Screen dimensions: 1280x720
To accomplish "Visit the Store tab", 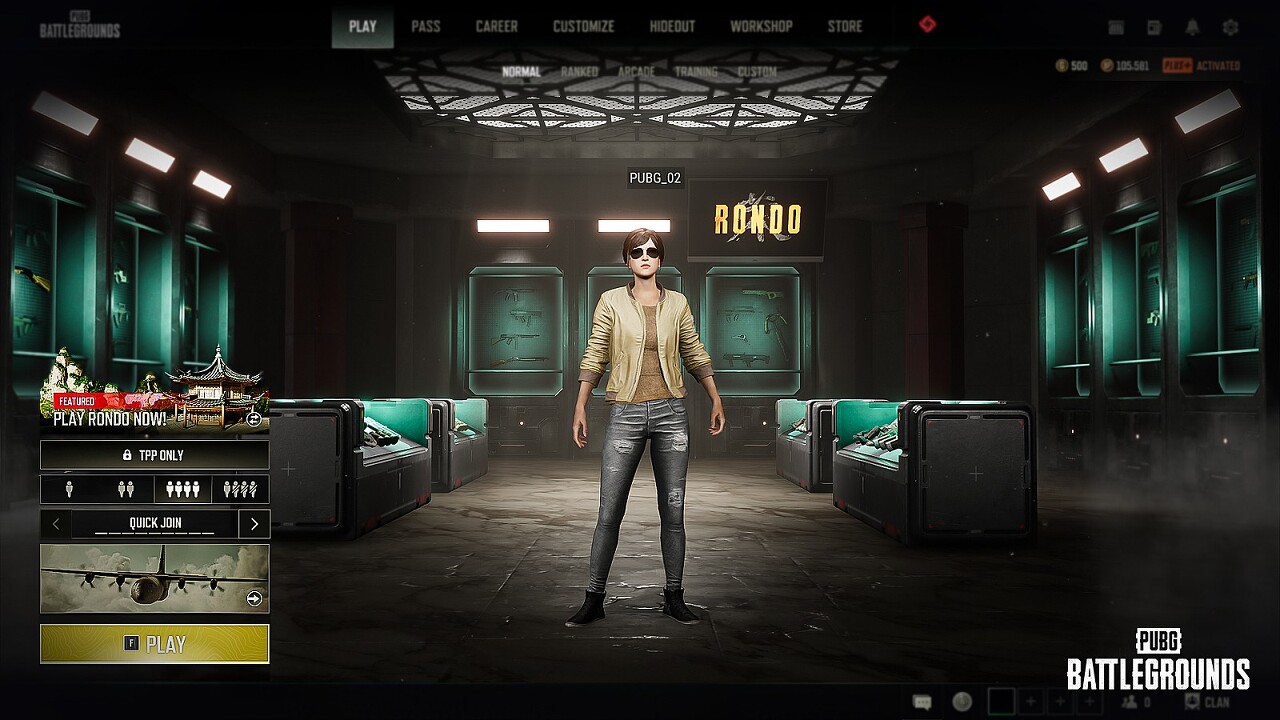I will coord(844,26).
